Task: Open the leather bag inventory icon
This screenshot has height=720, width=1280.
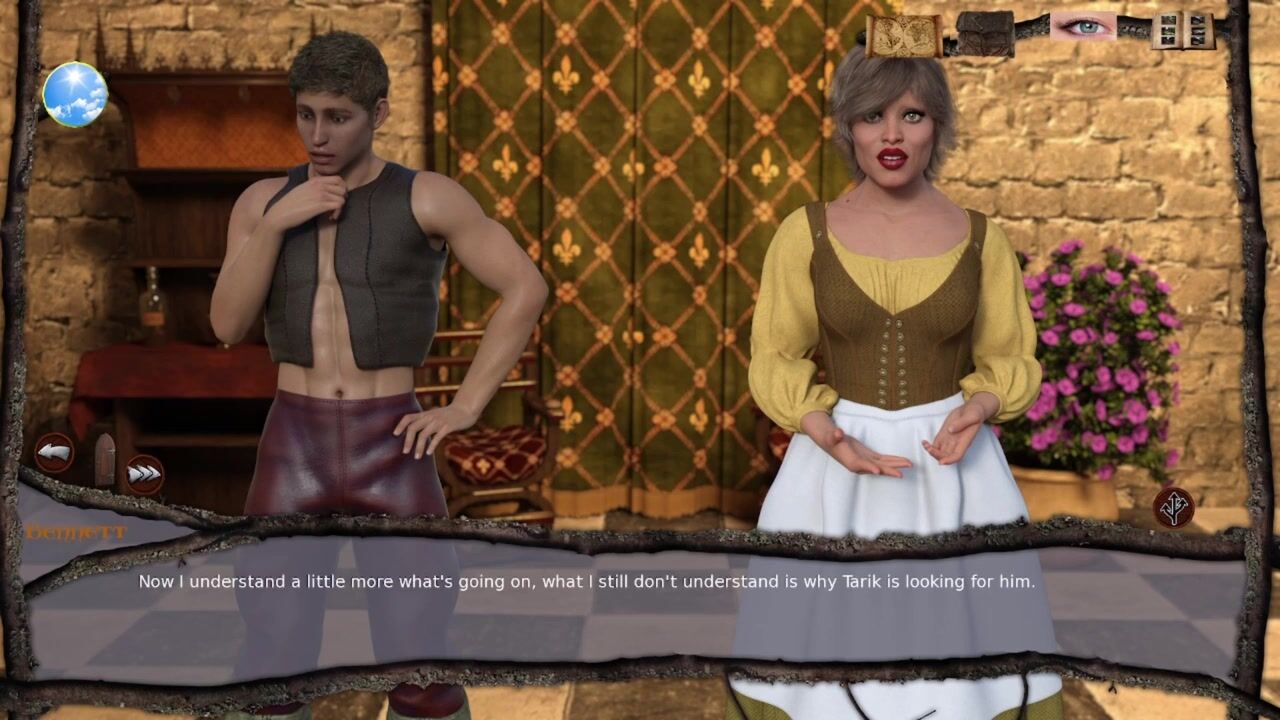Action: (x=985, y=33)
